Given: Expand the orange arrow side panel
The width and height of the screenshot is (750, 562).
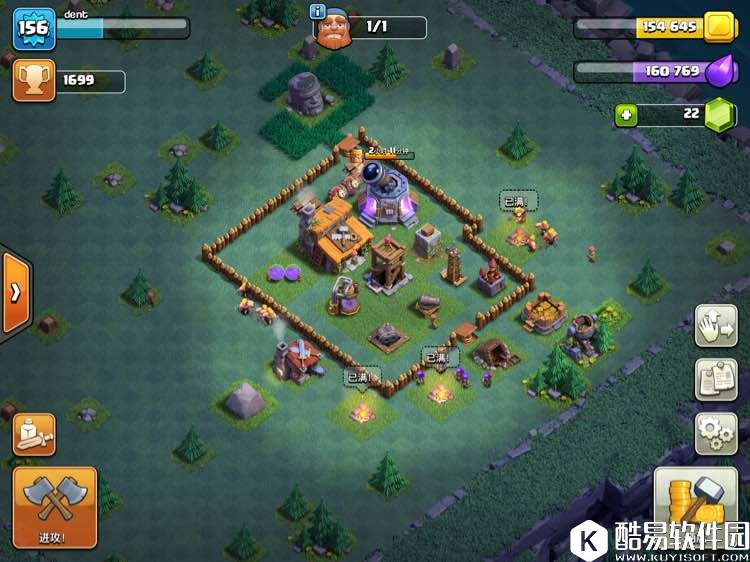Looking at the screenshot, I should tap(16, 293).
